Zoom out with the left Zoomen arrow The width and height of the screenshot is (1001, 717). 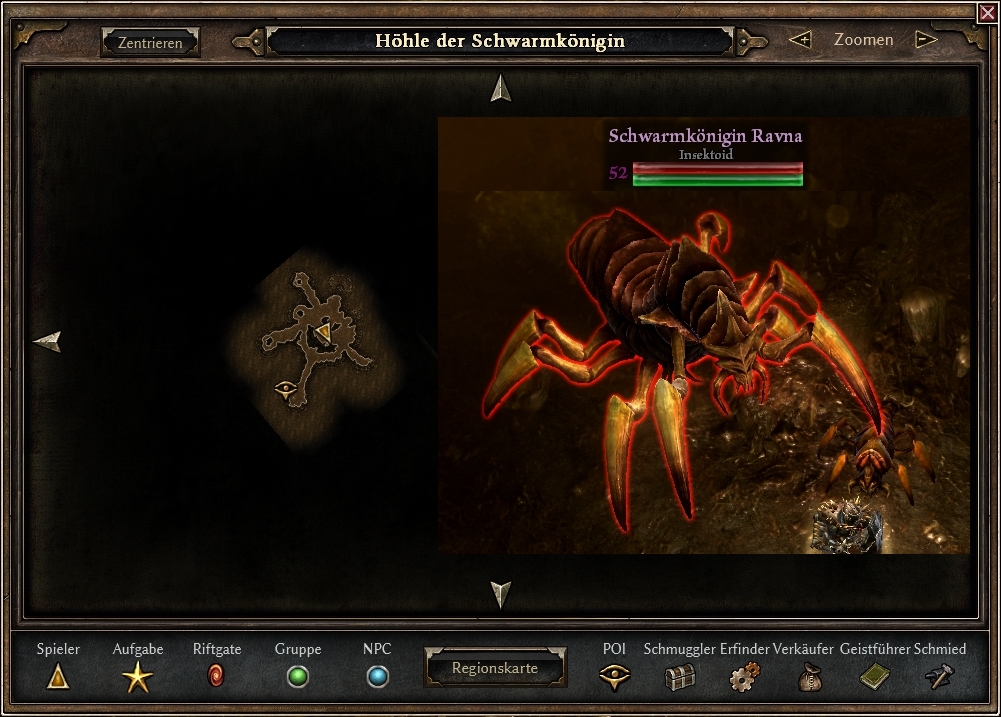pos(799,40)
